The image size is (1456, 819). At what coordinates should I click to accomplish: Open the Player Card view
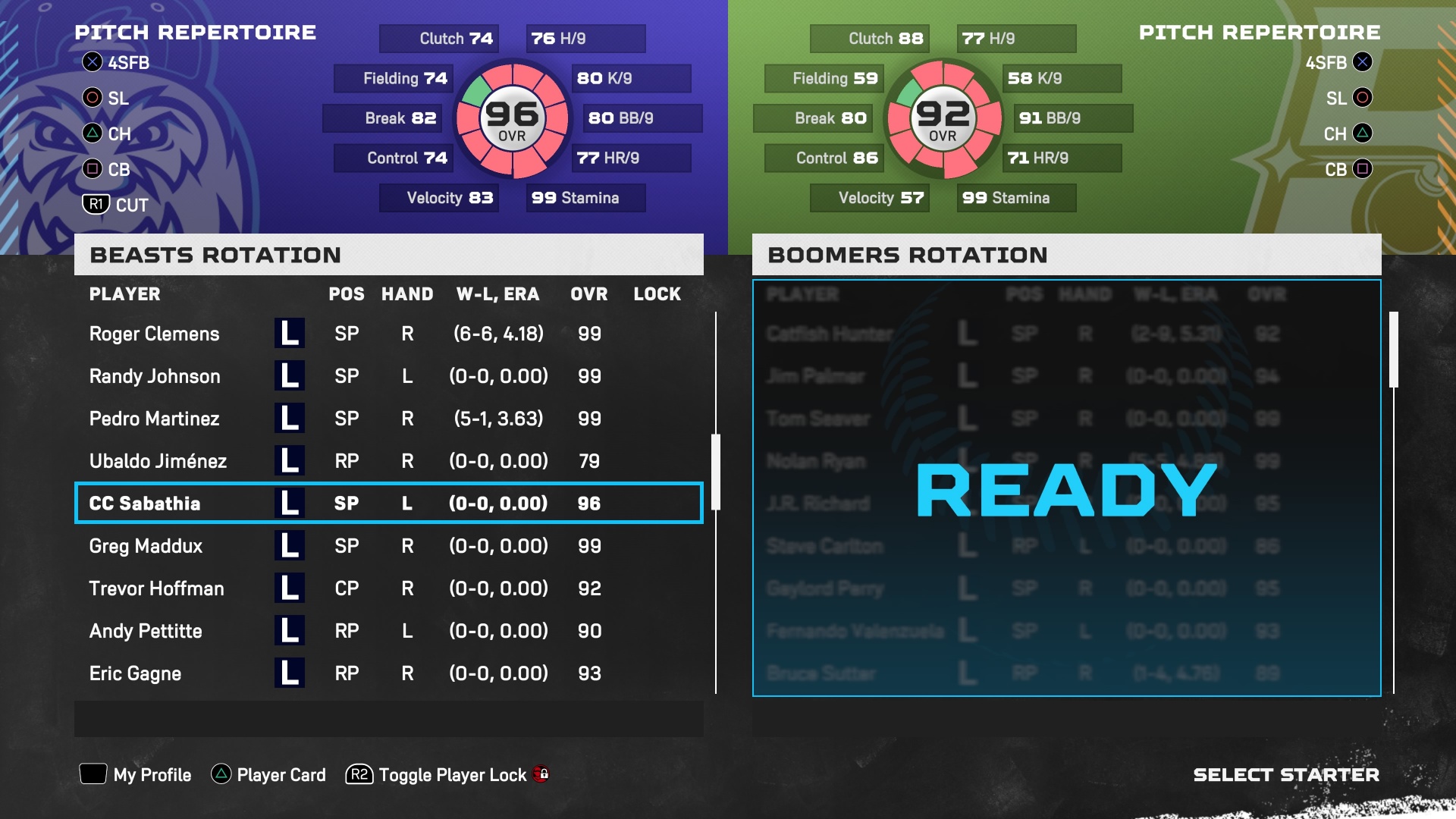tap(268, 774)
